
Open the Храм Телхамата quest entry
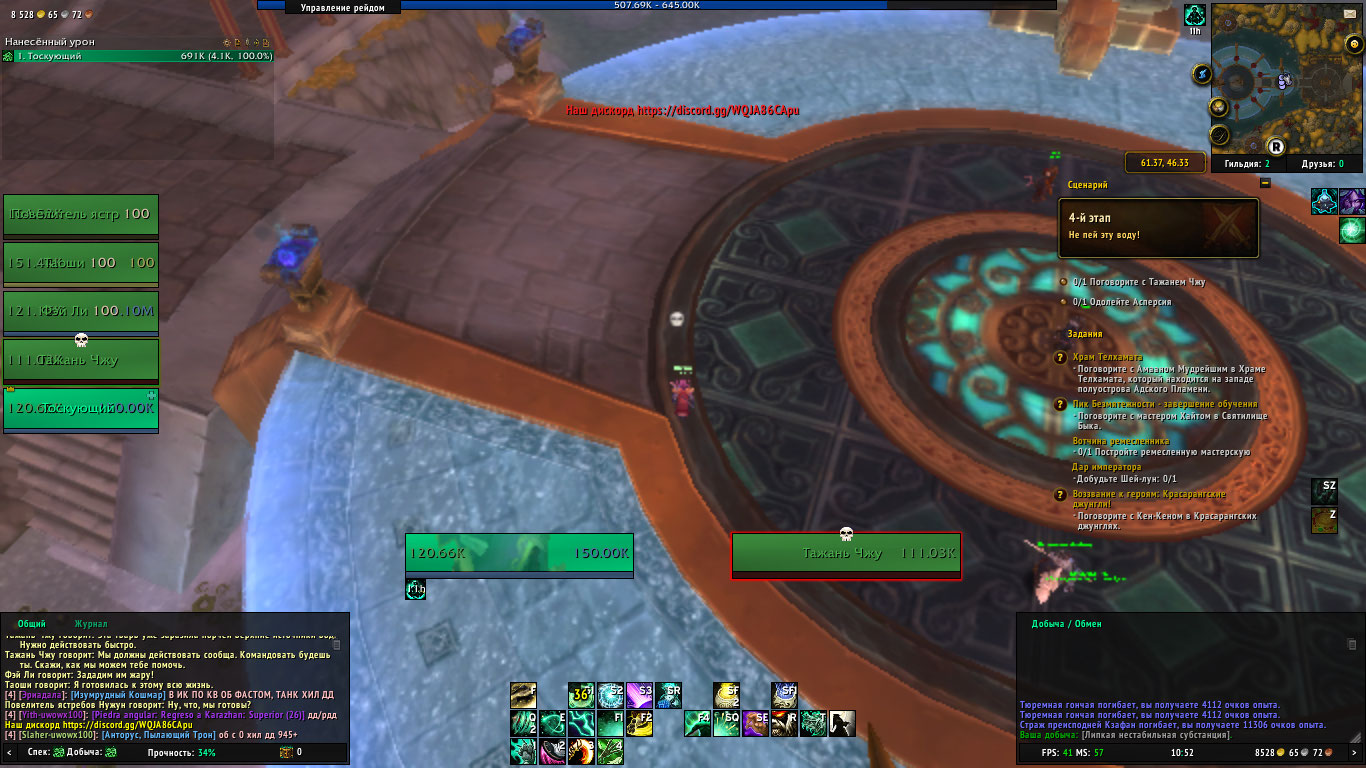(x=1107, y=357)
